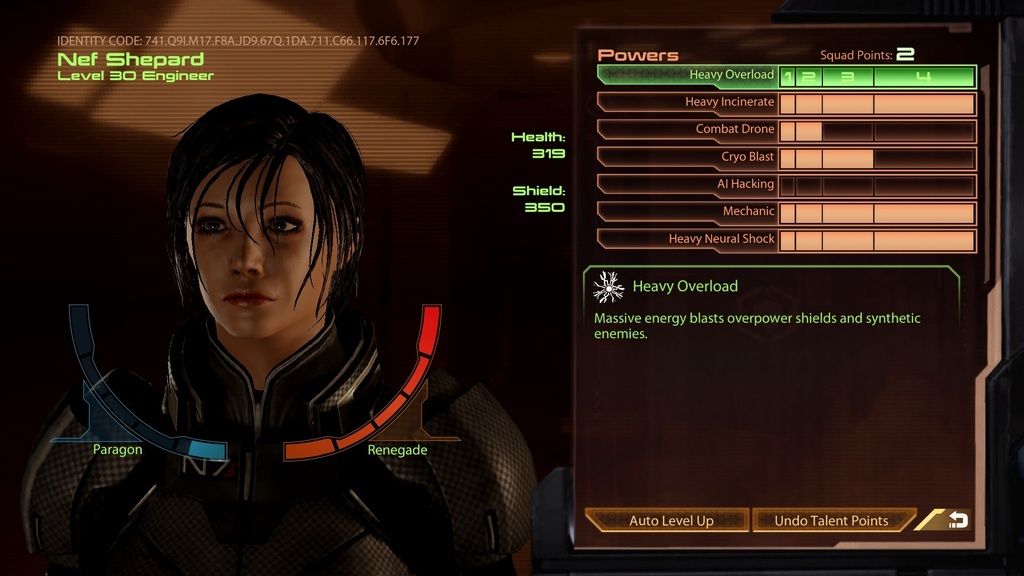The height and width of the screenshot is (576, 1024).
Task: Click the Auto Level Up button
Action: 670,520
